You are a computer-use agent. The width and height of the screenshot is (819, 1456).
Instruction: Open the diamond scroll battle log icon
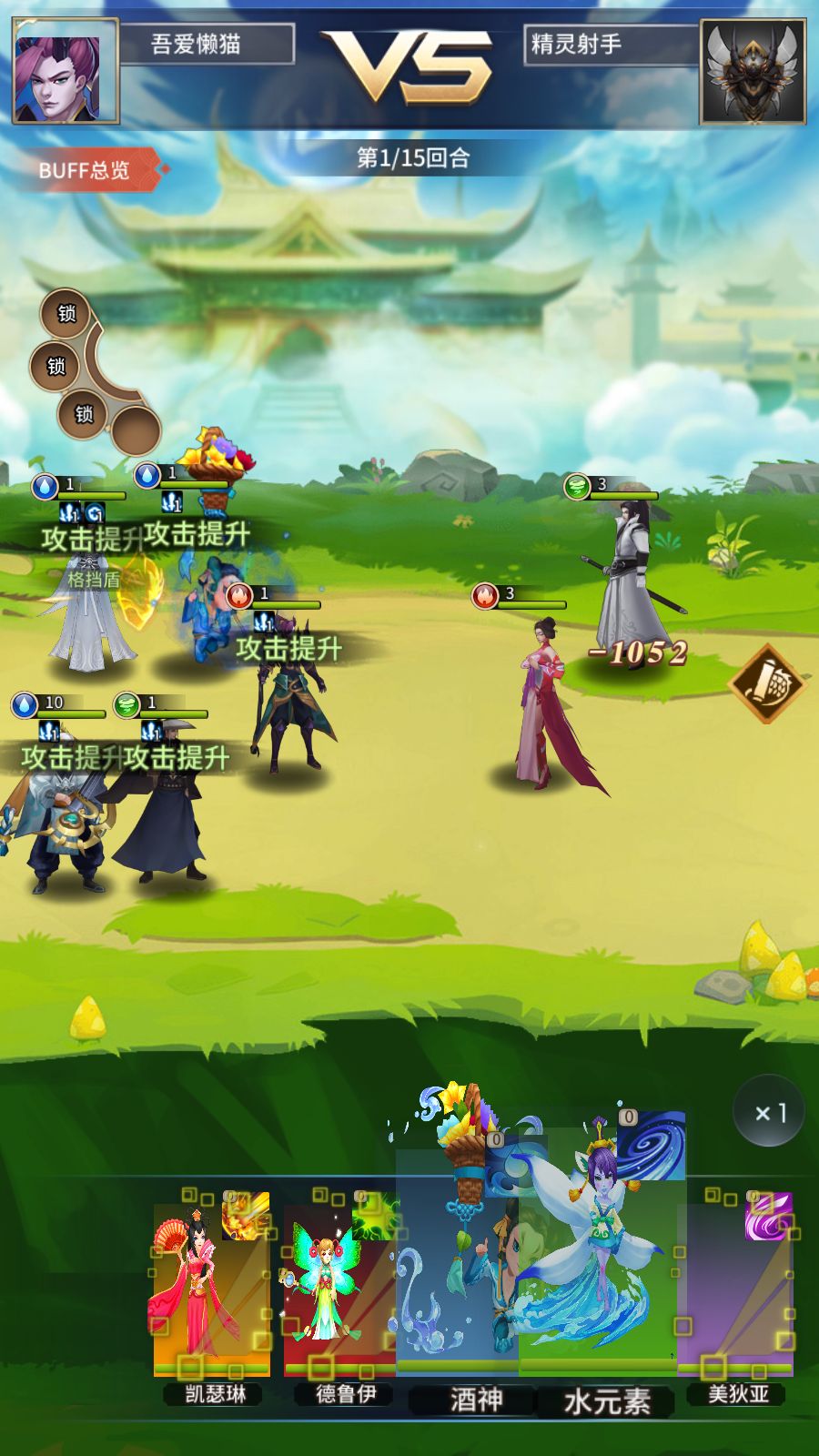pos(766,682)
